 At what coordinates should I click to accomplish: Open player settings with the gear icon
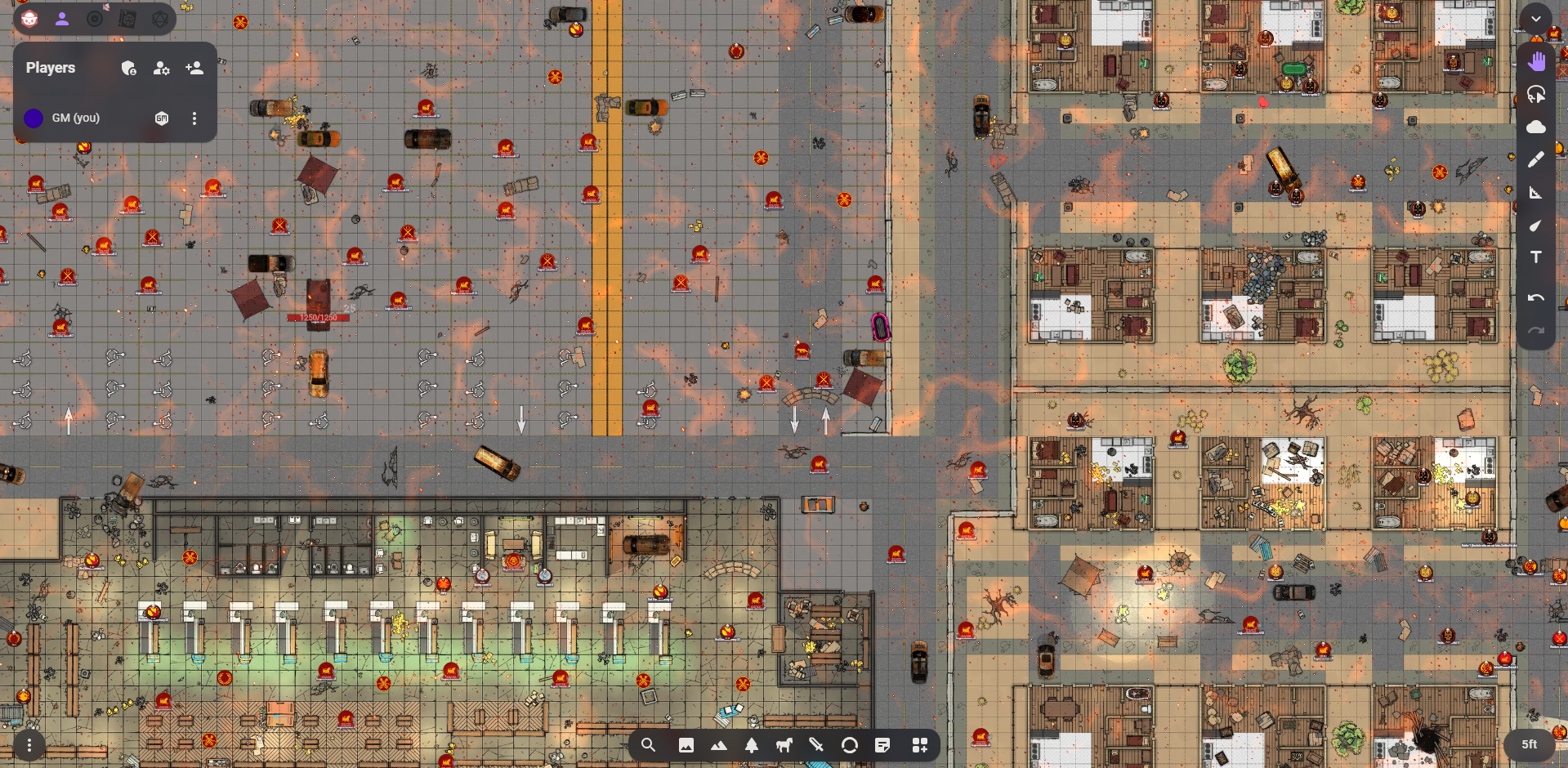click(x=161, y=69)
